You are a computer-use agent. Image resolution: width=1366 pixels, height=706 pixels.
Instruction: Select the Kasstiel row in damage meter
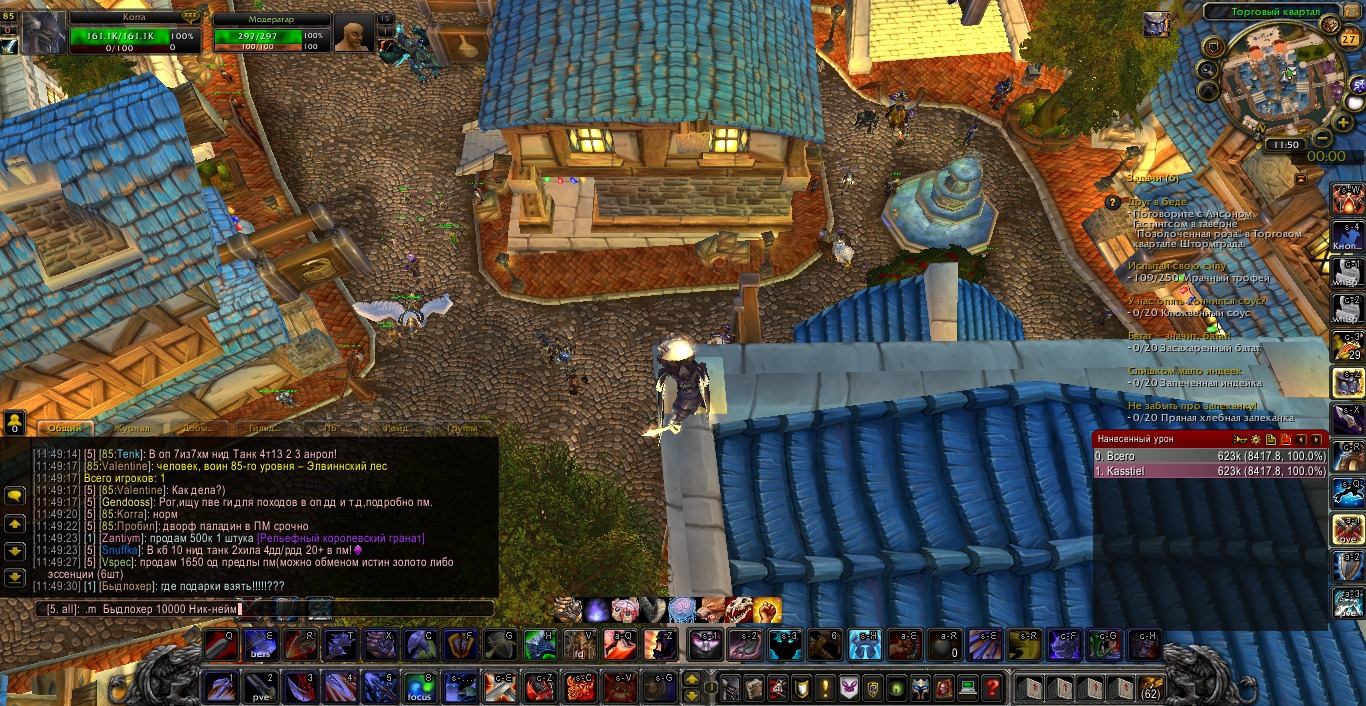[x=1210, y=471]
